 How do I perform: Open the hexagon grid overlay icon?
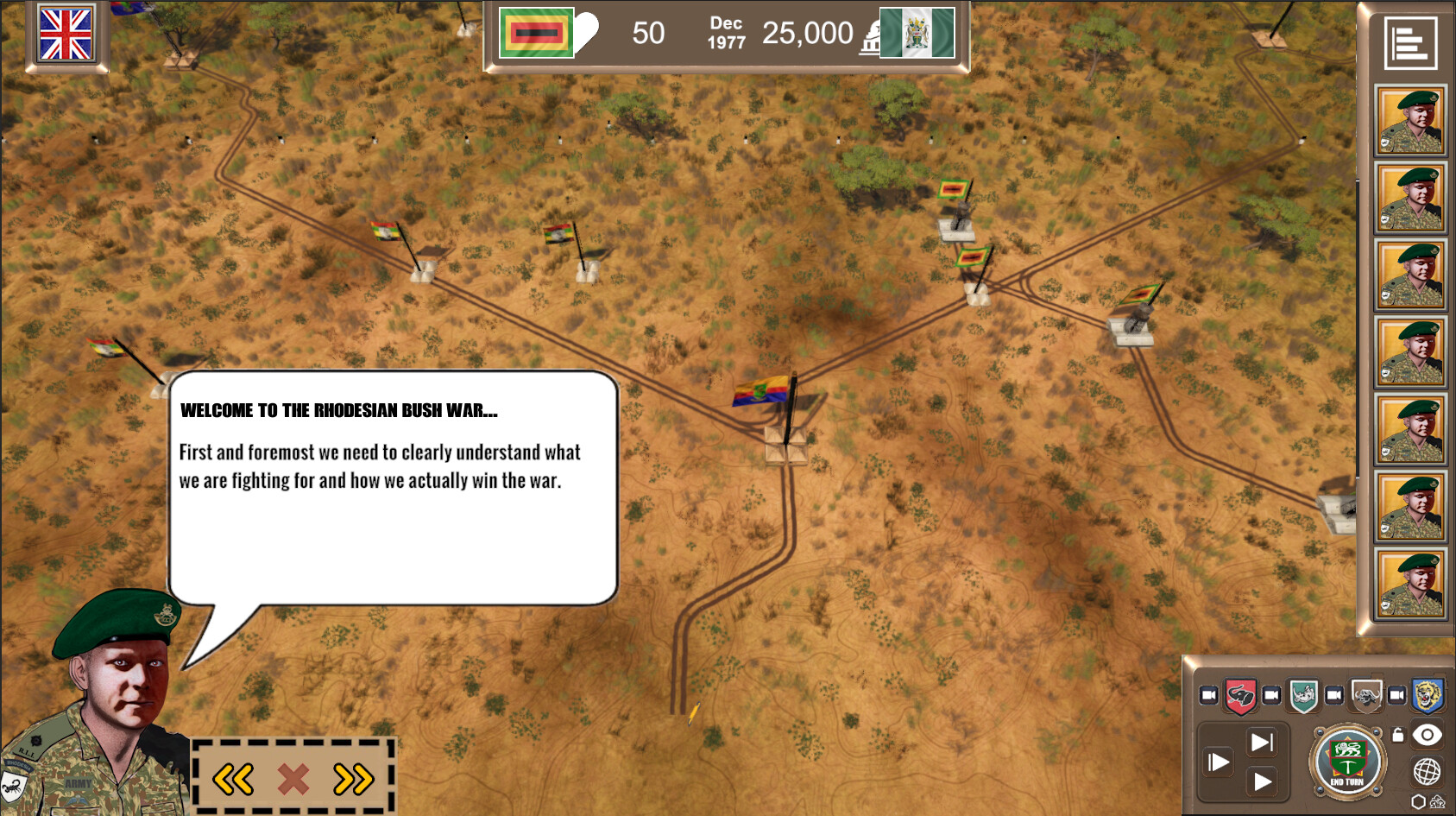(x=1418, y=802)
